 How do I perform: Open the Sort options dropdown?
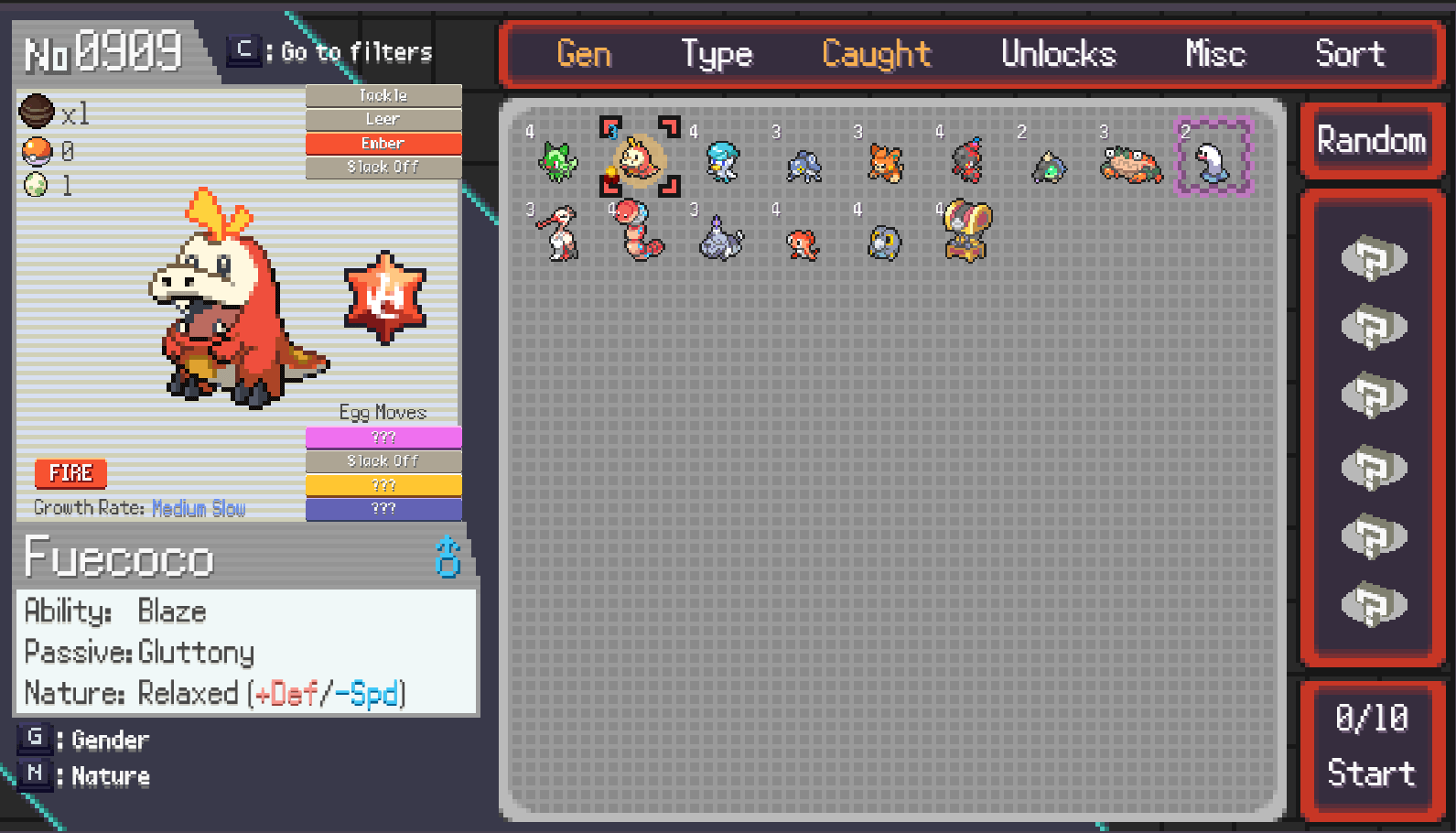(1349, 54)
